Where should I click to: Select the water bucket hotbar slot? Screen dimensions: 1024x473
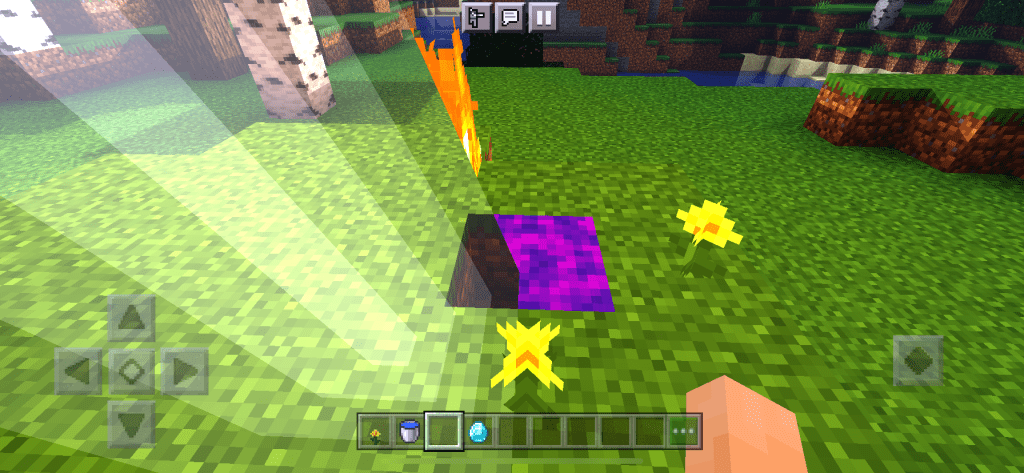408,432
